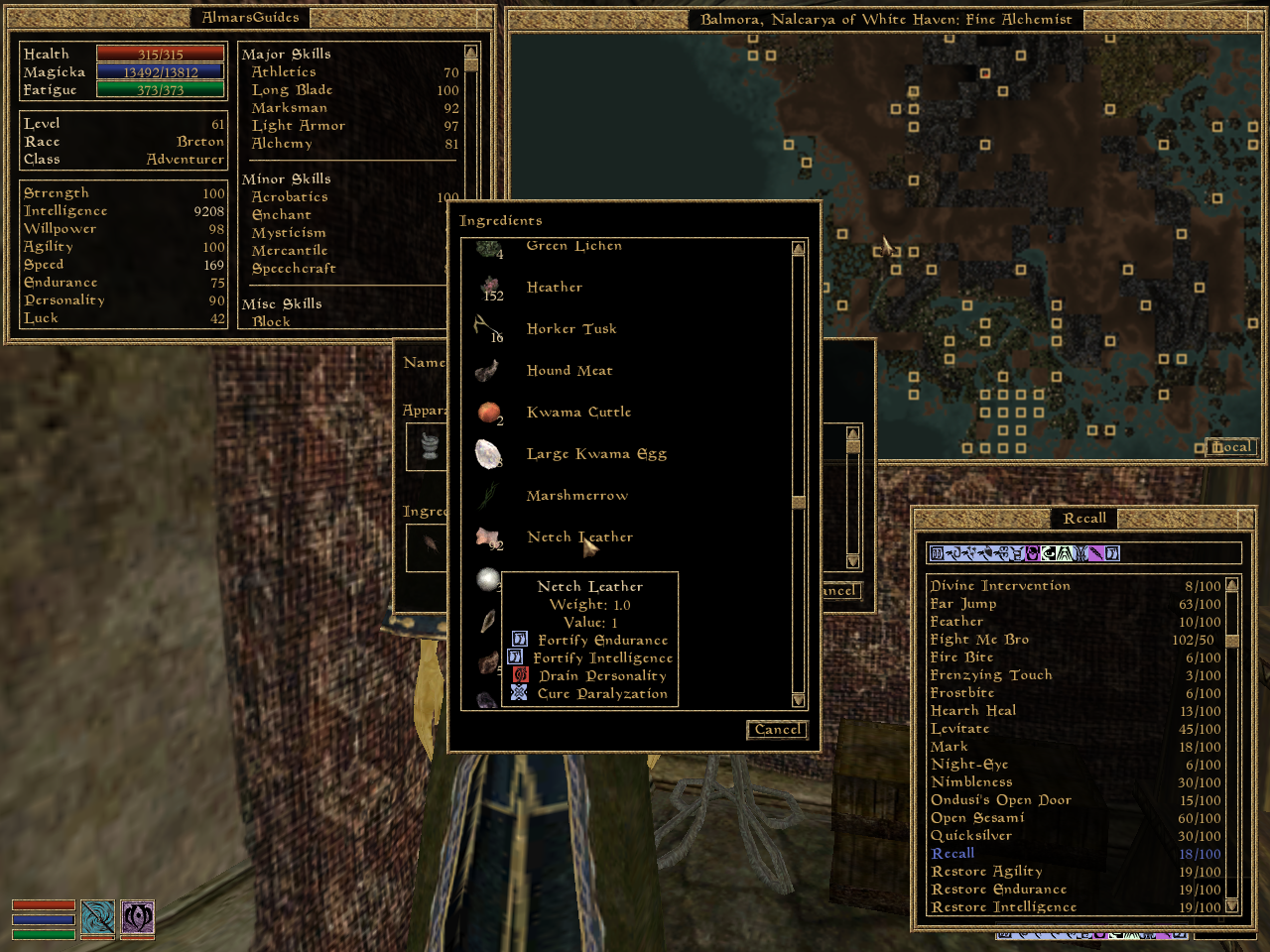Select the Large Kwama Egg ingredient
1270x952 pixels.
tap(487, 452)
